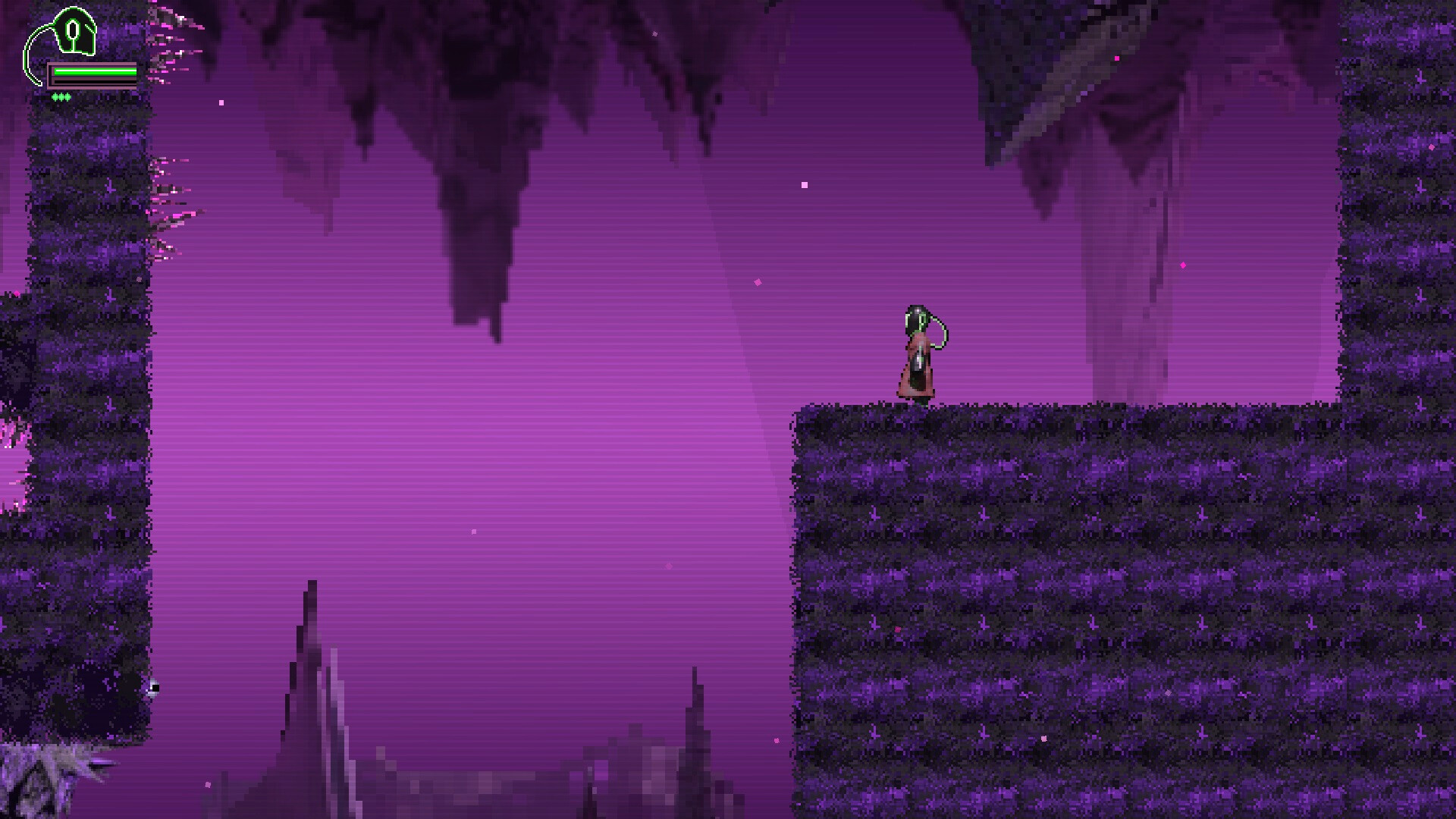Click the eye inside the HUD creature icon
This screenshot has width=1456, height=819.
73,30
